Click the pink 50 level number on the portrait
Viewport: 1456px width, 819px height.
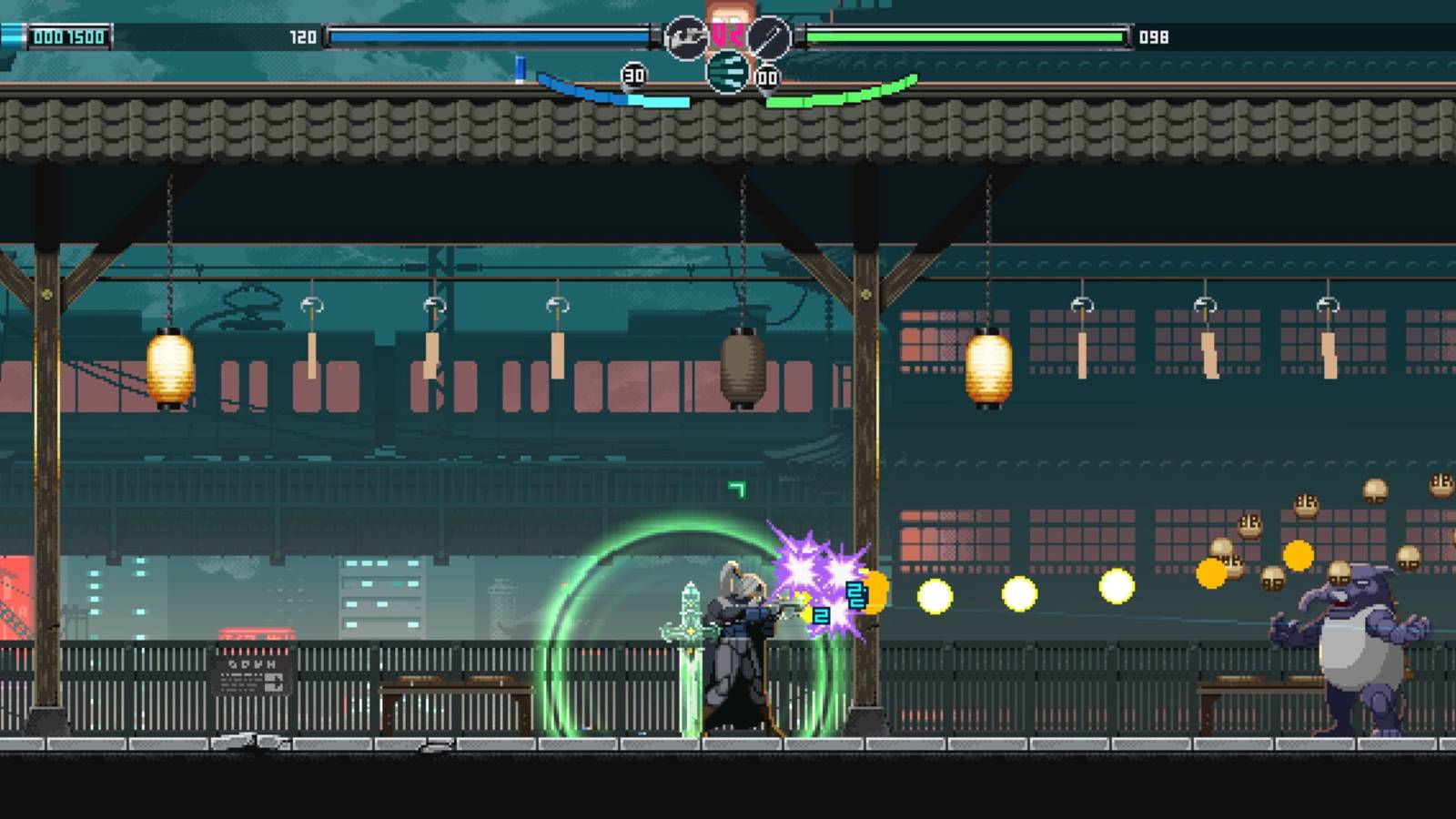click(727, 34)
